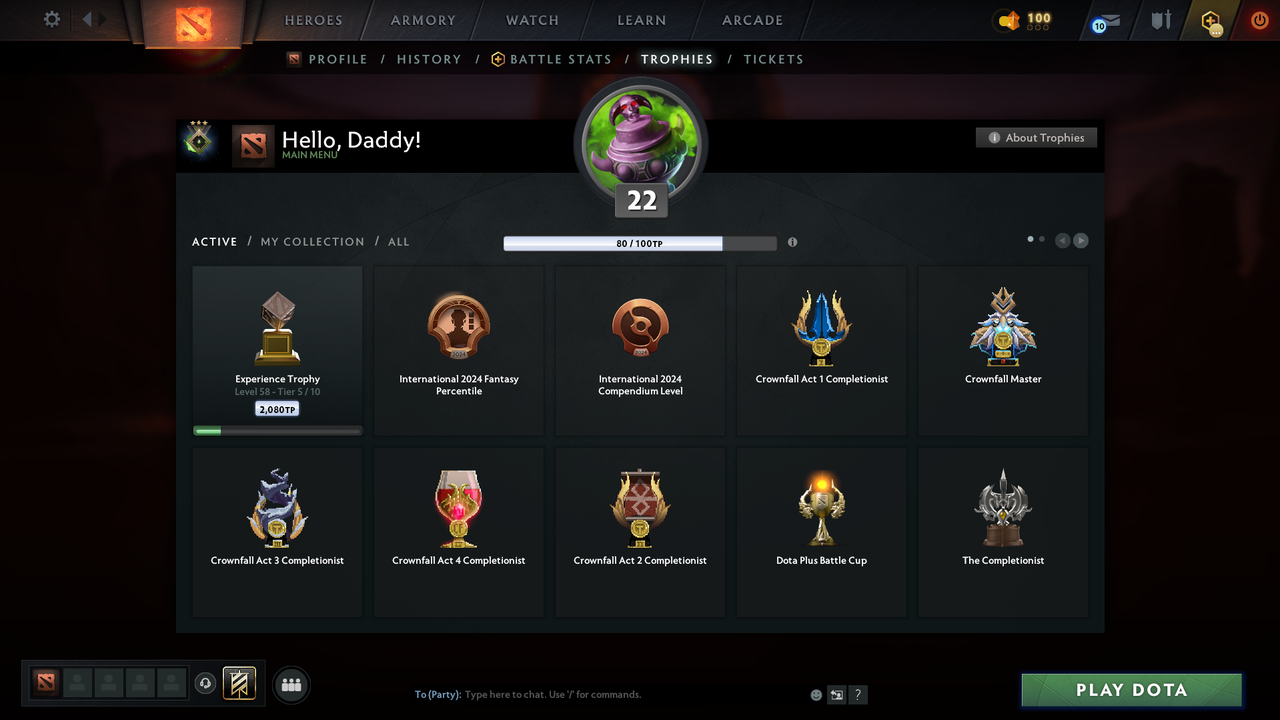This screenshot has height=720, width=1280.
Task: Click the power button to exit the game
Action: (1259, 20)
